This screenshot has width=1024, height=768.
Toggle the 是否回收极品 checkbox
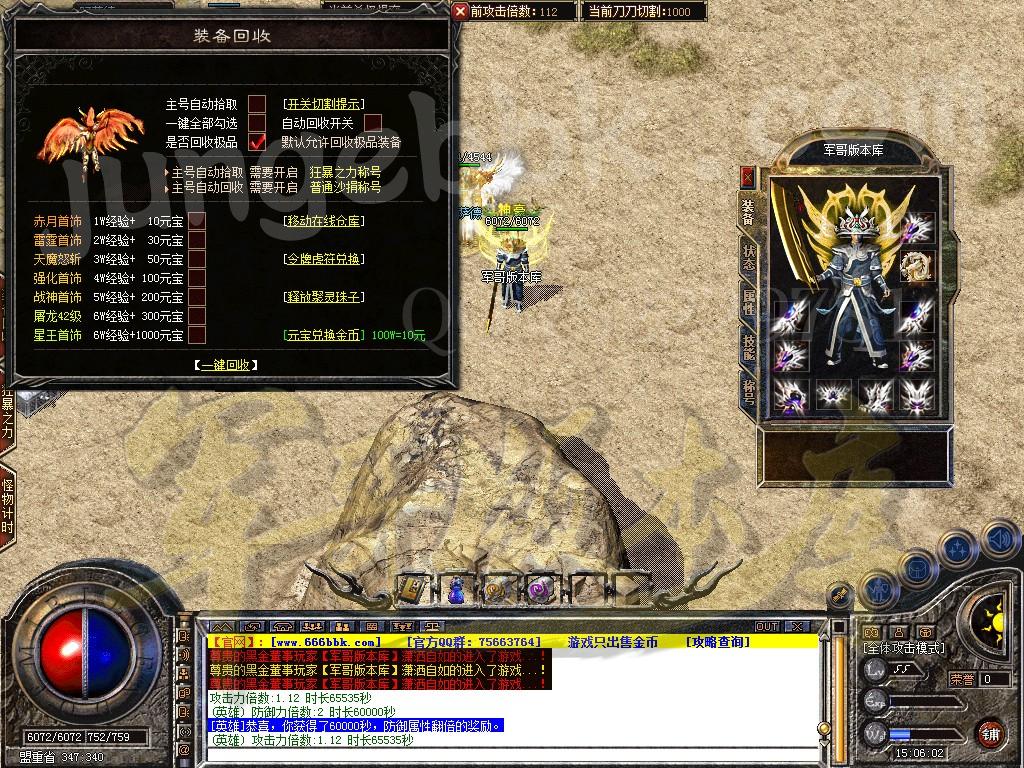point(257,142)
